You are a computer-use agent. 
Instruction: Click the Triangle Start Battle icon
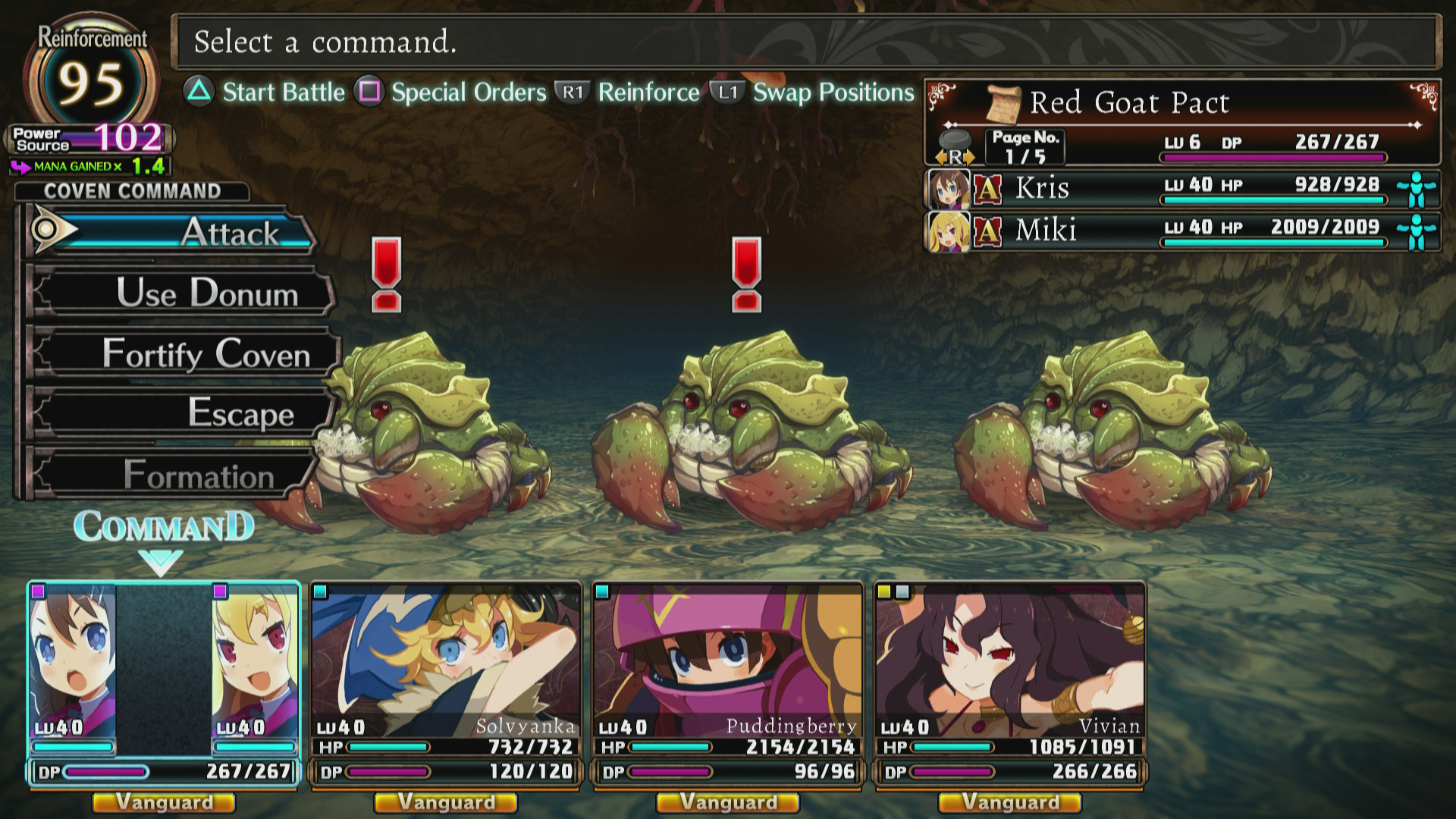[199, 93]
